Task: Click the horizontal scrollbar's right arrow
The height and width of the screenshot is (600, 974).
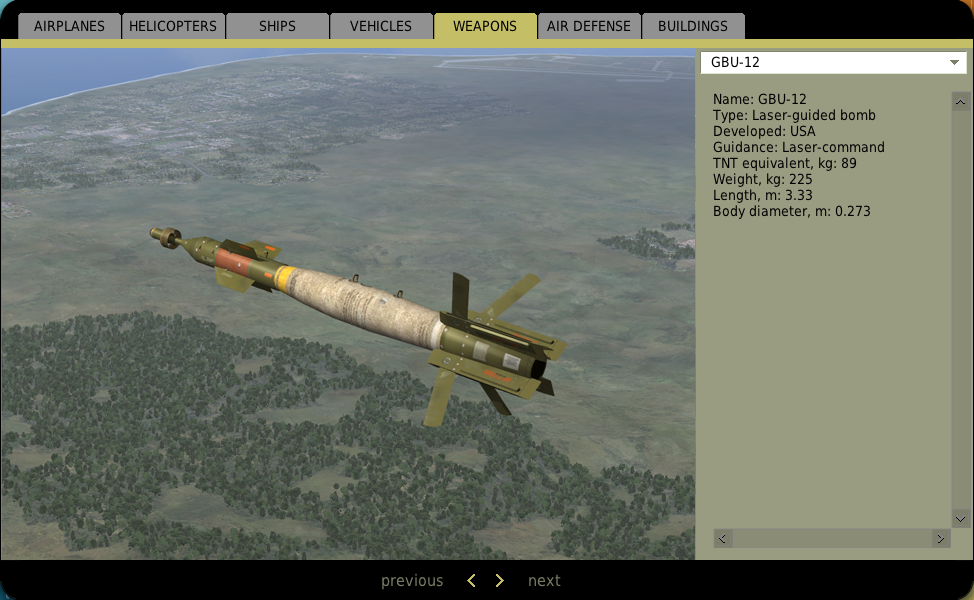Action: (940, 538)
